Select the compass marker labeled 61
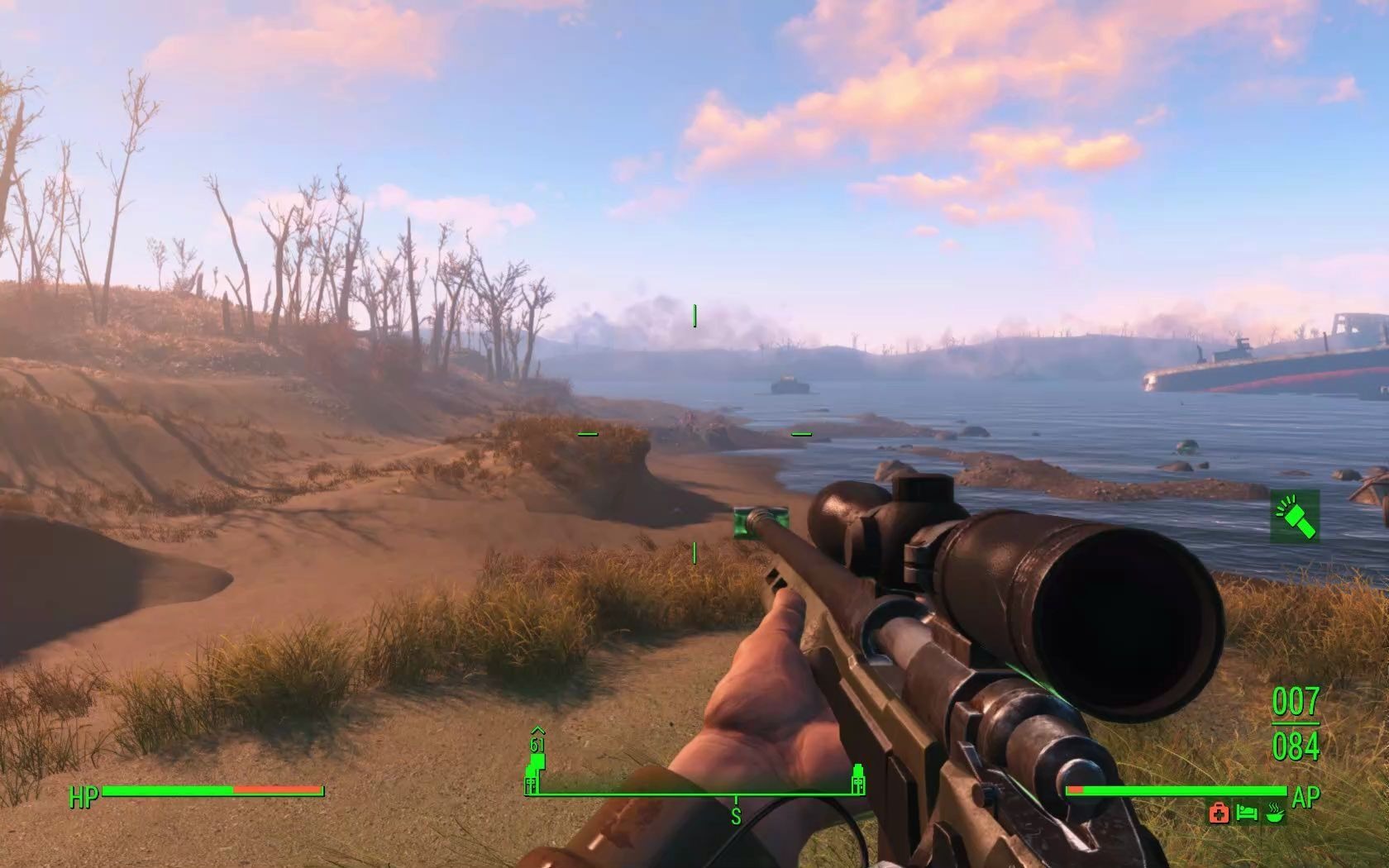Viewport: 1389px width, 868px height. coord(537,746)
